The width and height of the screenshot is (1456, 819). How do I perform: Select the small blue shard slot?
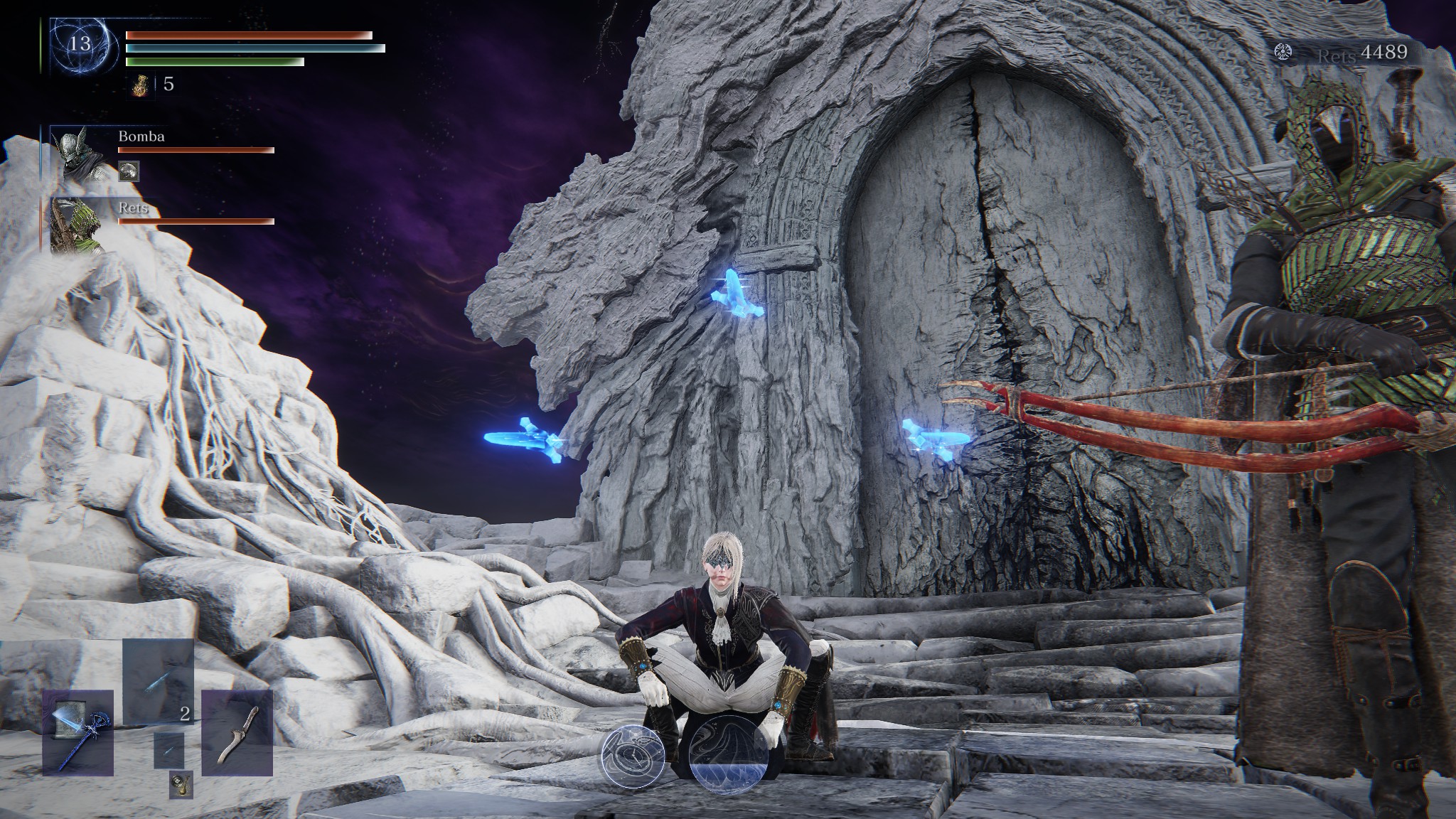tap(169, 751)
